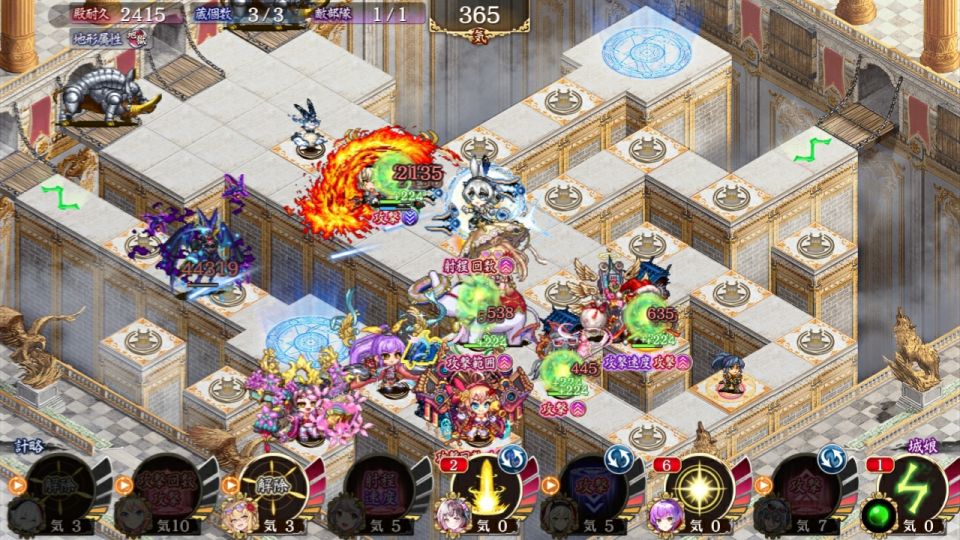
Task: Choose the 攻撃 down-arrow stratagem costing 気5
Action: [x=592, y=489]
